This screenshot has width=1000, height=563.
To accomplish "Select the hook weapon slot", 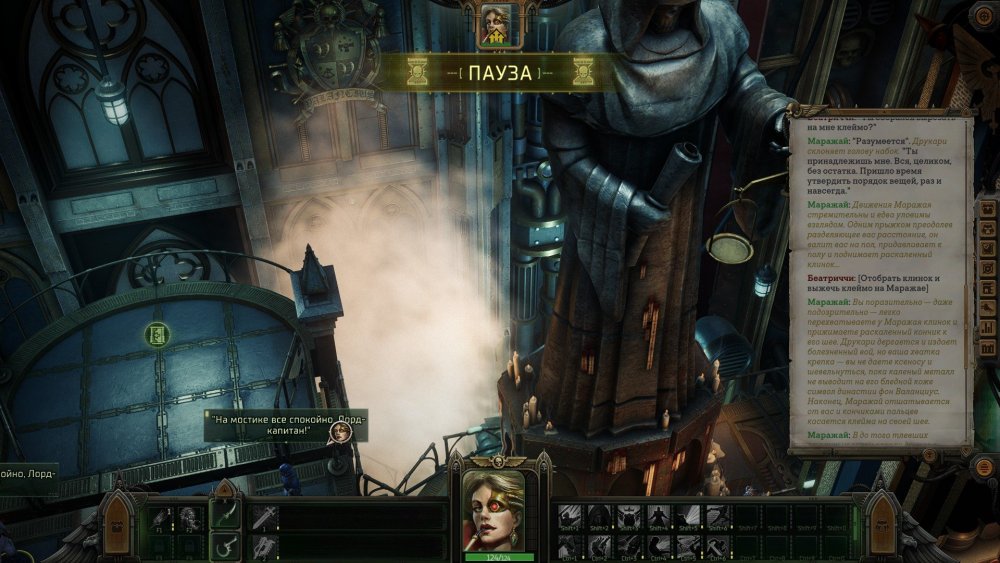I will (226, 546).
